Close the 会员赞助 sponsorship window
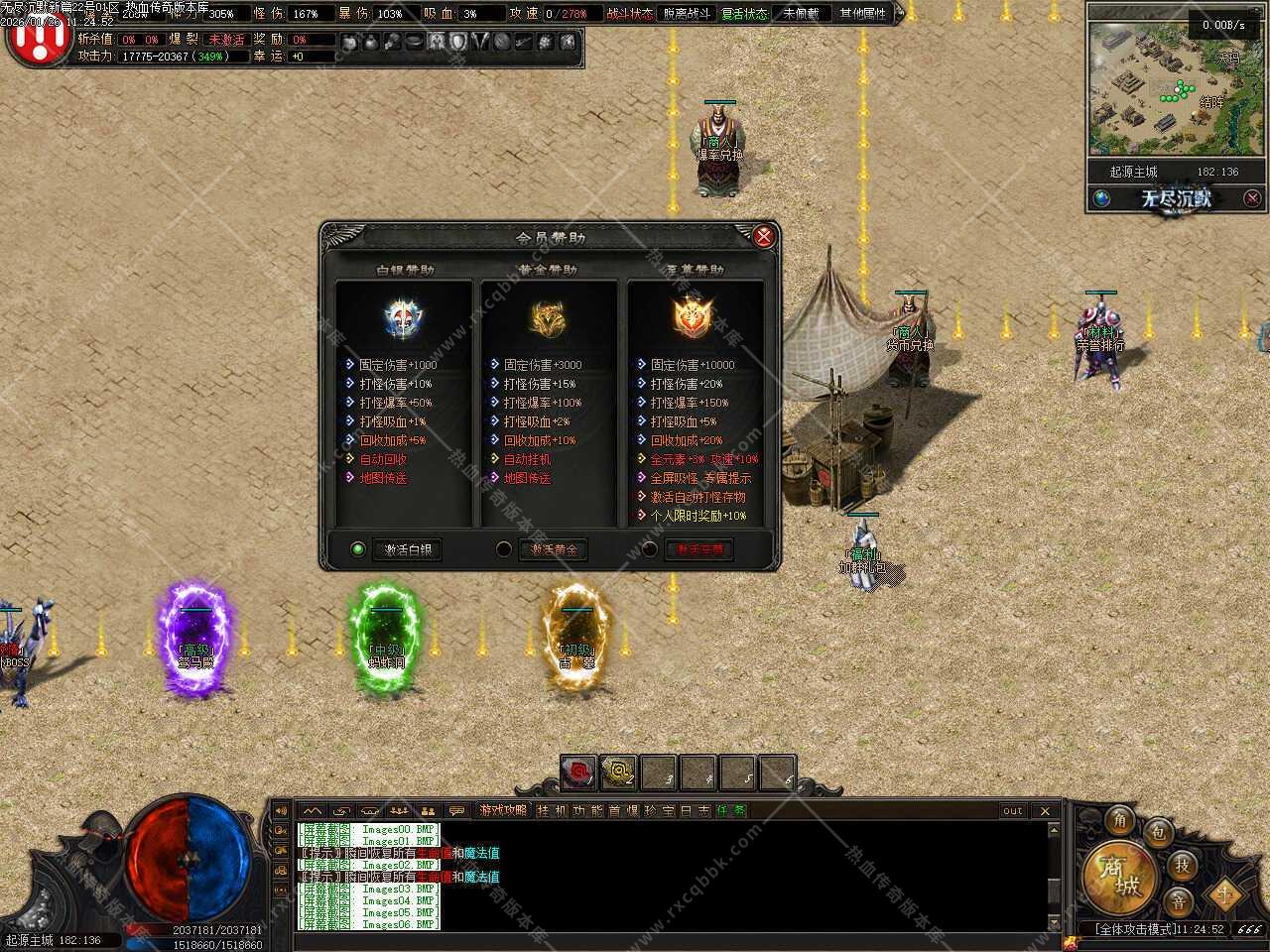The image size is (1270, 952). 763,236
